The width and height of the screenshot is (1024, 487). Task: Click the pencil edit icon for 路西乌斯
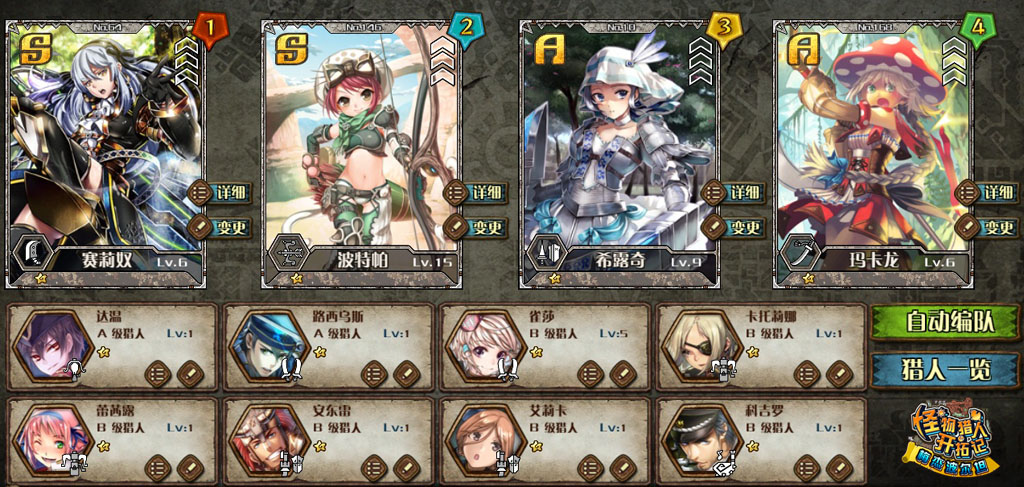(406, 374)
